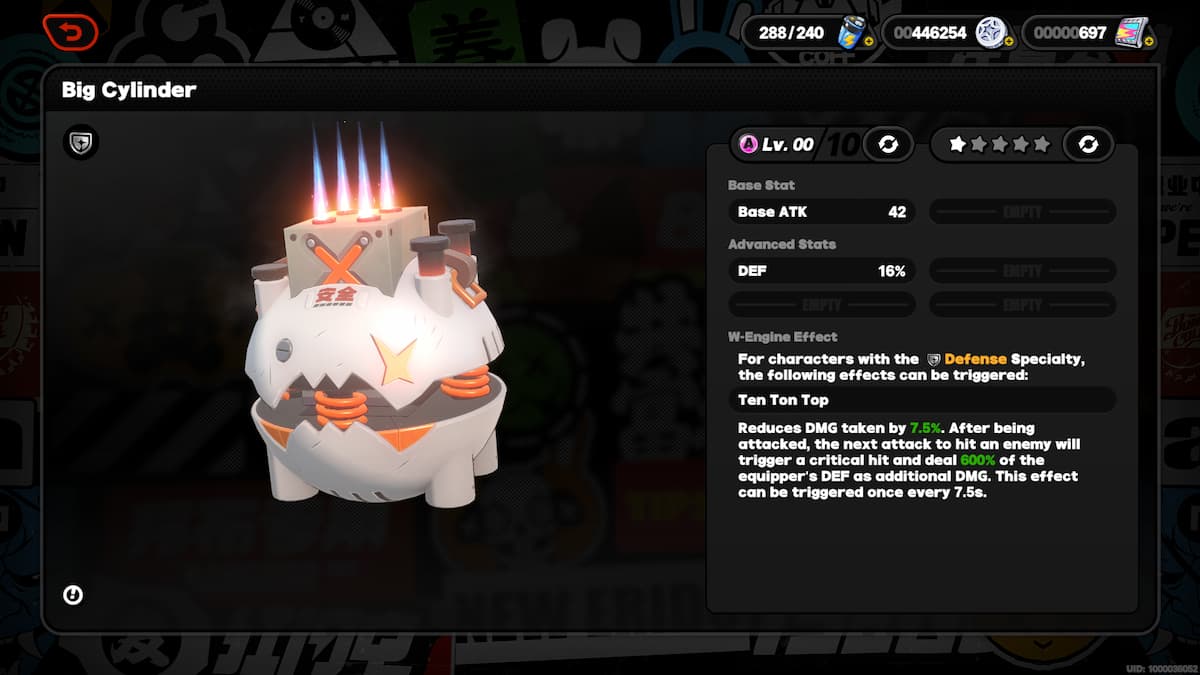The image size is (1200, 675).
Task: Click the Lv. 00 level indicator
Action: (778, 144)
